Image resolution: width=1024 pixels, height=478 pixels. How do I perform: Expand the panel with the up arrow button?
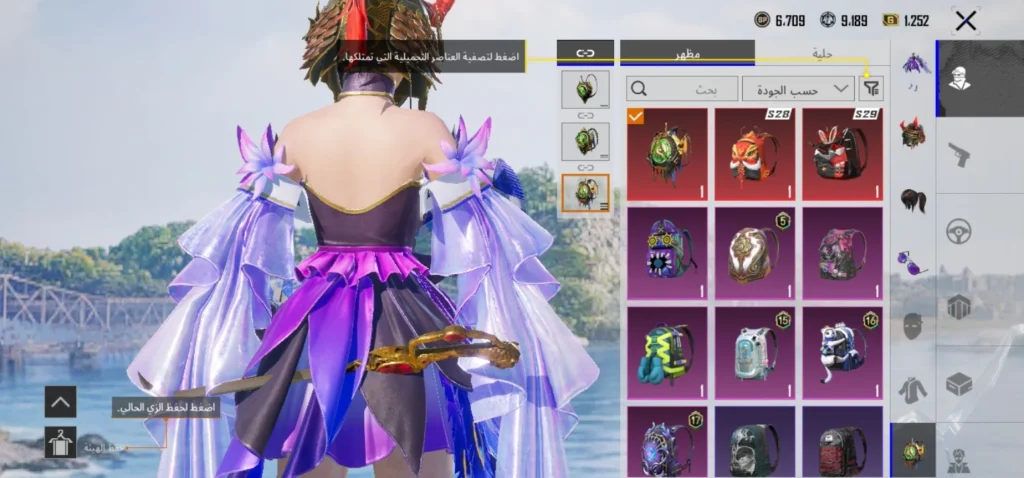click(x=60, y=402)
